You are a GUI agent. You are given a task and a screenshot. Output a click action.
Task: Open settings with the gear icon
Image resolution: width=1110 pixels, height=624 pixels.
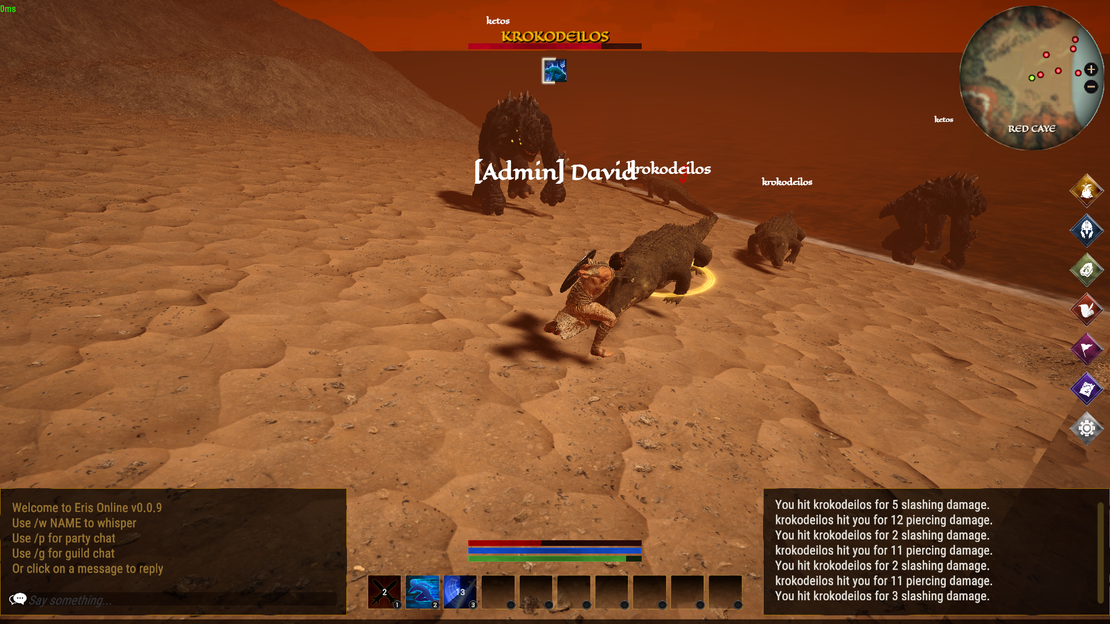coord(1087,428)
